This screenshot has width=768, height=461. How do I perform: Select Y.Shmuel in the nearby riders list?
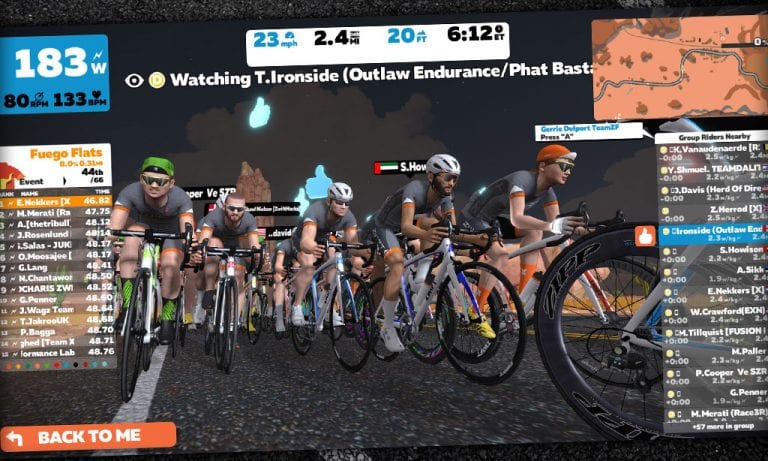tap(715, 169)
